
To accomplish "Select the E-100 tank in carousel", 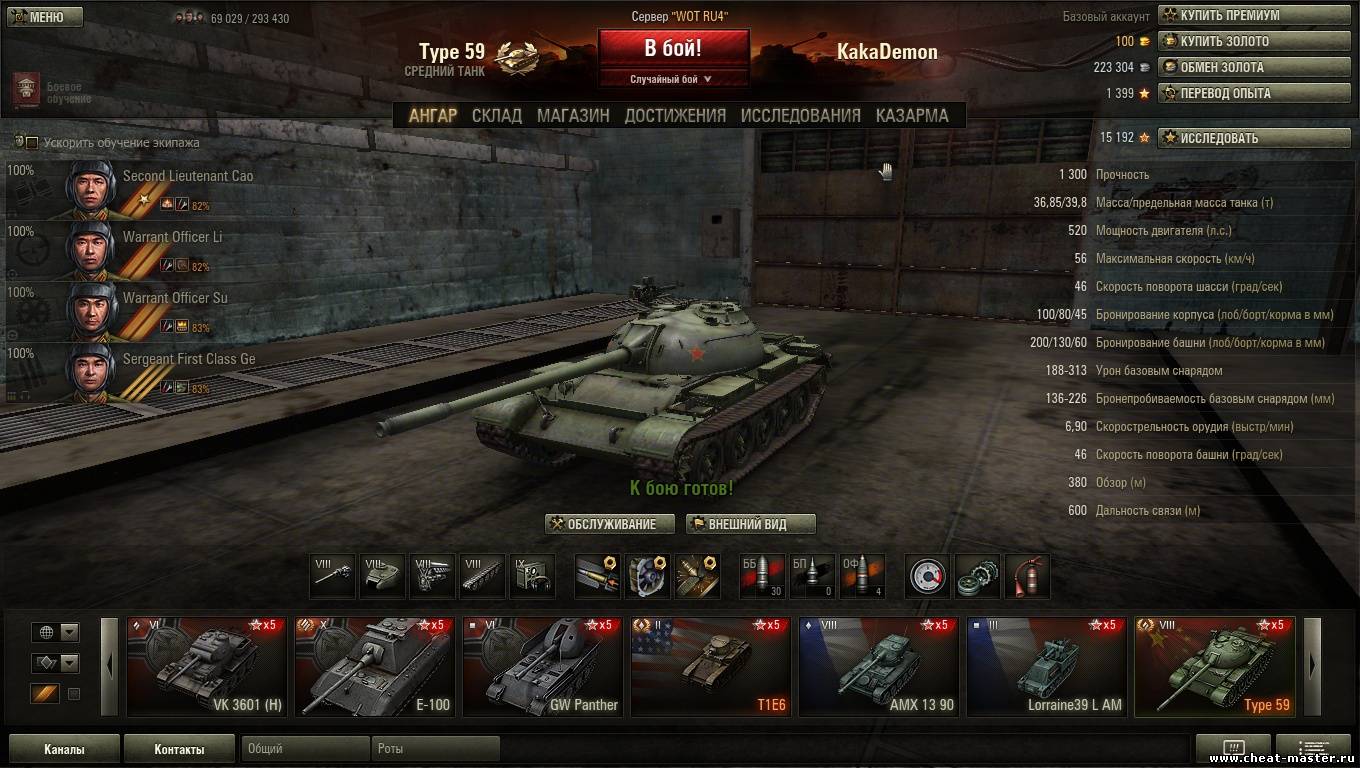I will point(375,667).
